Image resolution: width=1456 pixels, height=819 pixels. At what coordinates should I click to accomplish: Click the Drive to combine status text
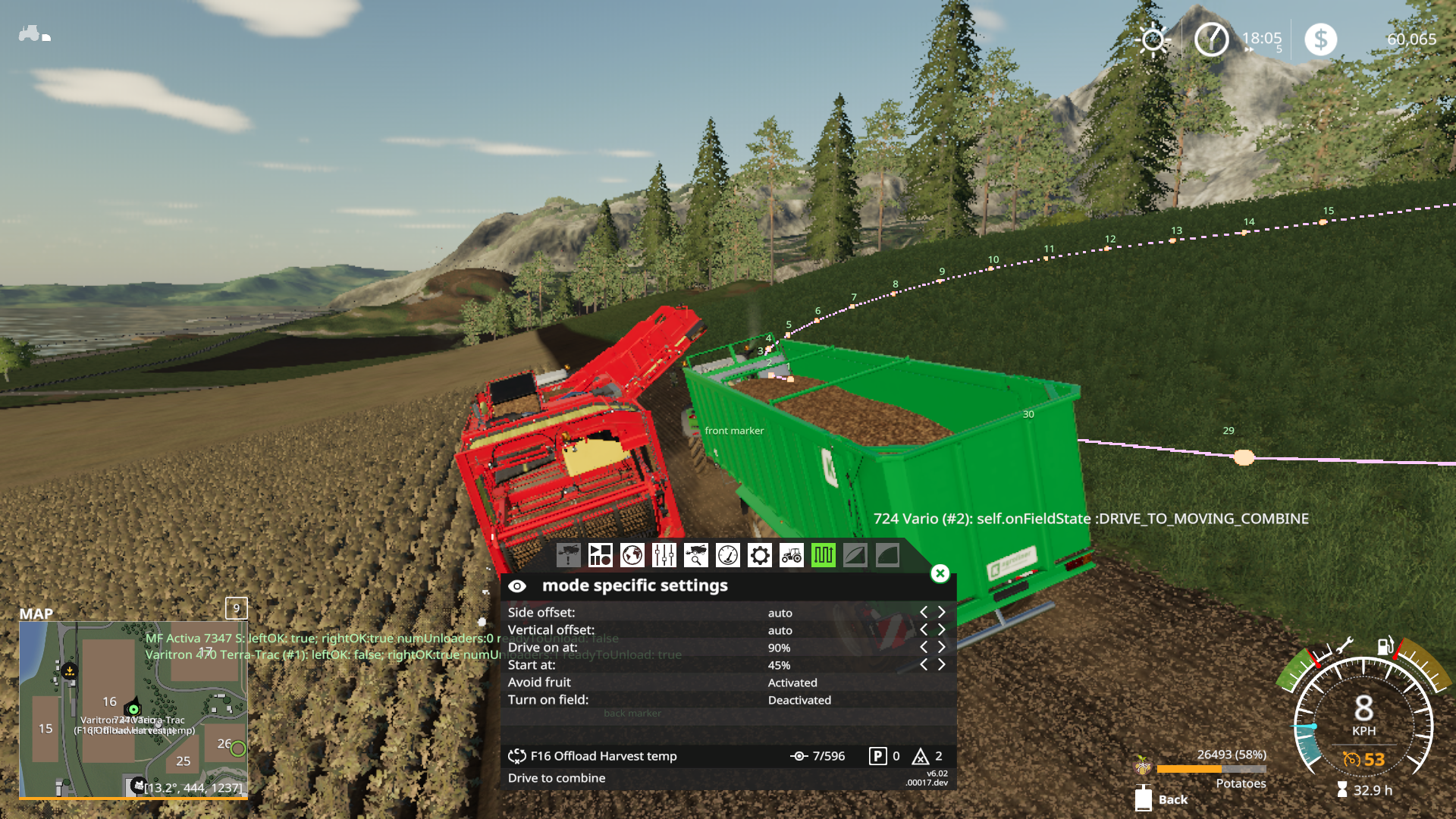click(557, 778)
